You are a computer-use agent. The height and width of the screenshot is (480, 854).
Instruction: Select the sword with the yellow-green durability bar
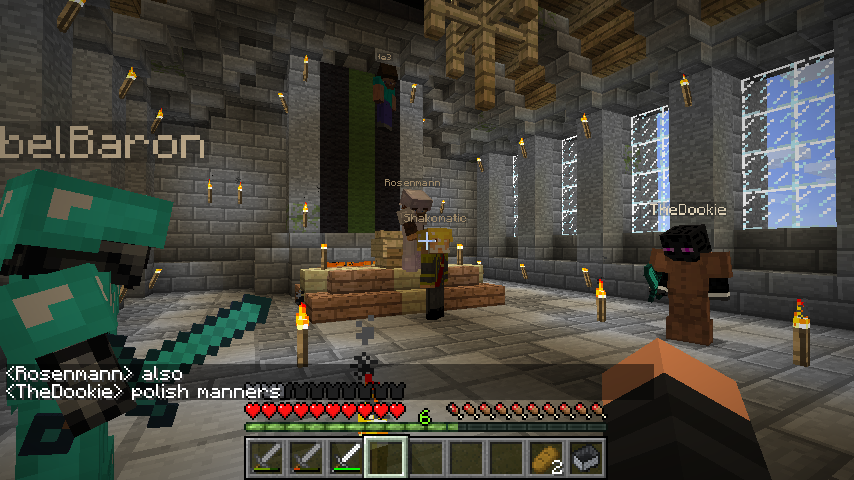click(x=266, y=458)
